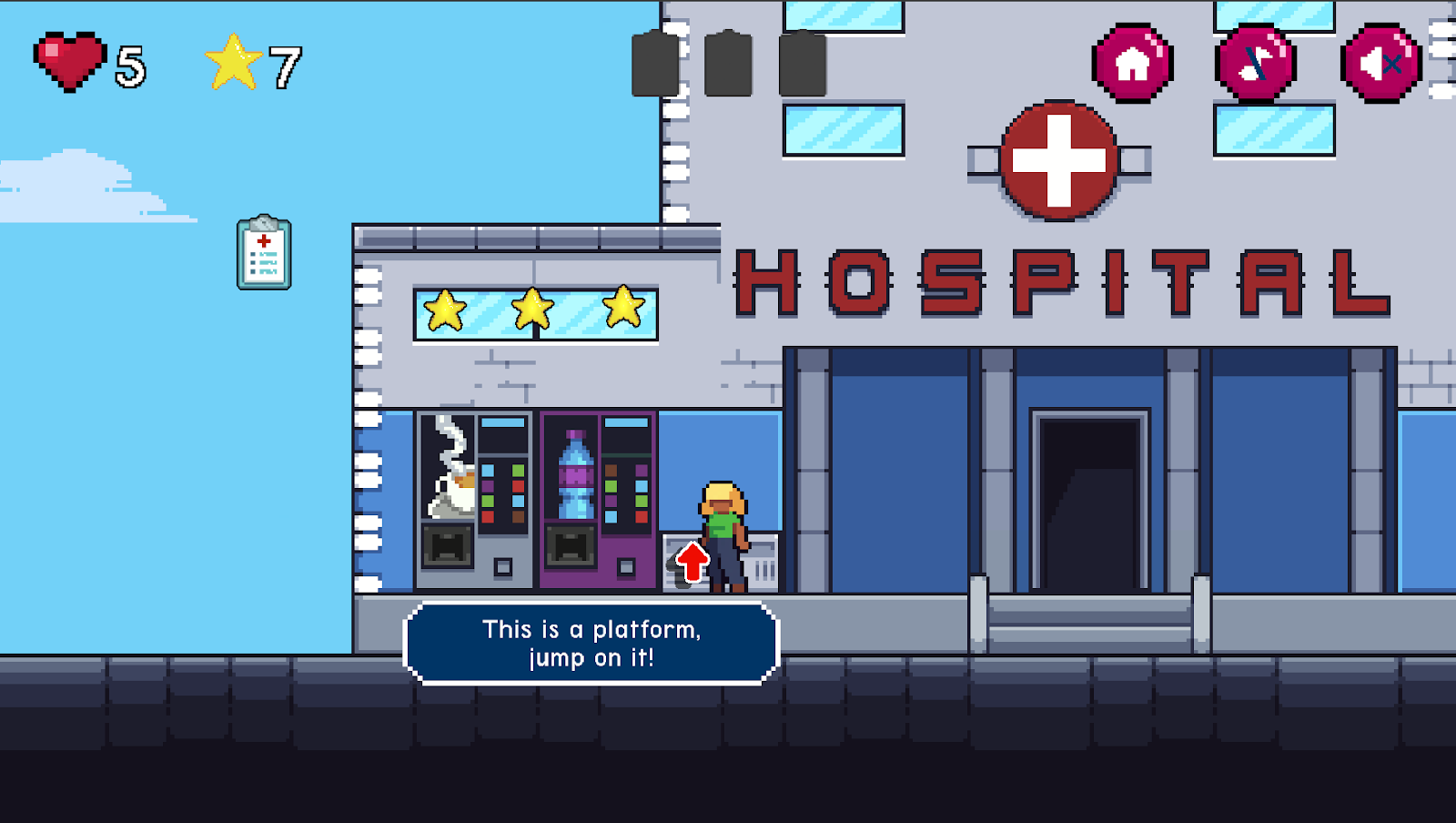The width and height of the screenshot is (1456, 823).
Task: Toggle the speaker sound button
Action: tap(1380, 64)
